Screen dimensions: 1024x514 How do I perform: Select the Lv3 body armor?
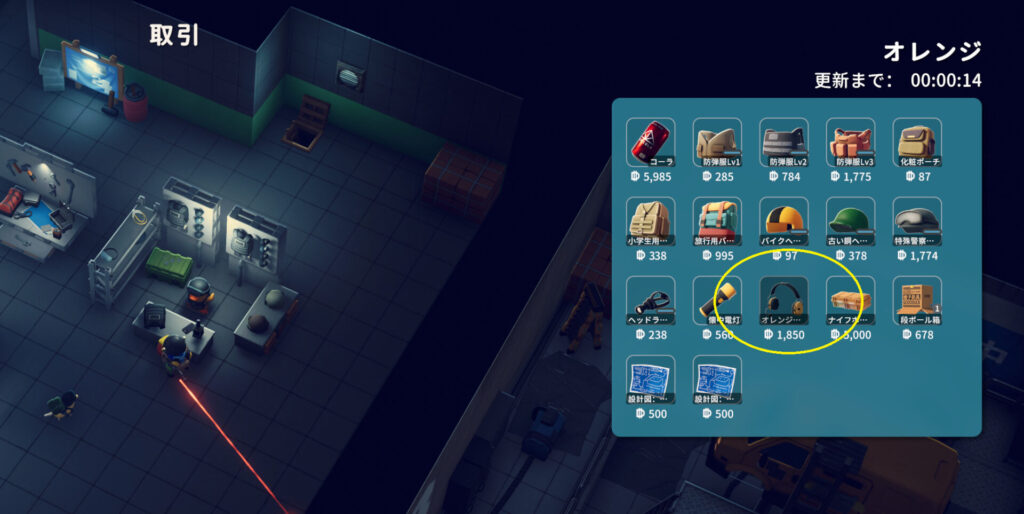click(x=850, y=143)
